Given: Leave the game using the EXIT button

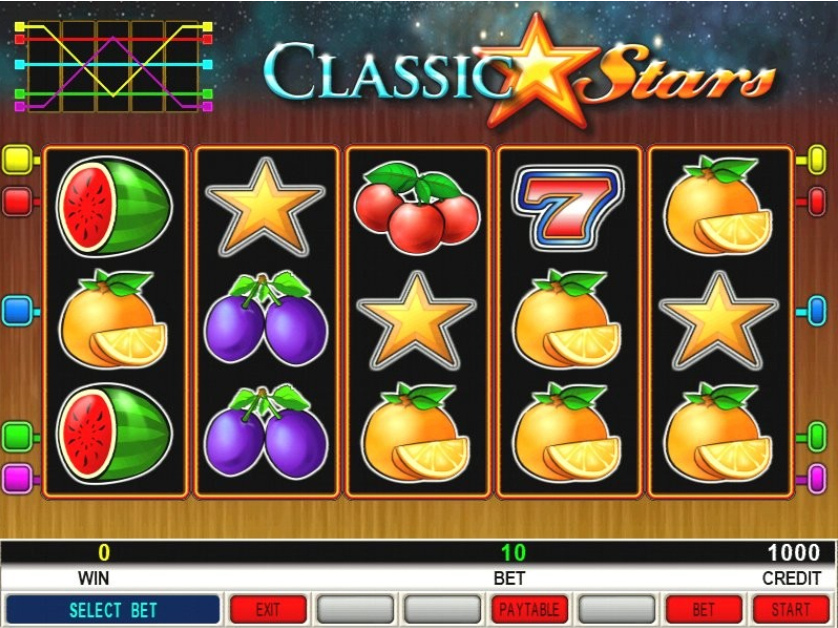Looking at the screenshot, I should (x=268, y=609).
